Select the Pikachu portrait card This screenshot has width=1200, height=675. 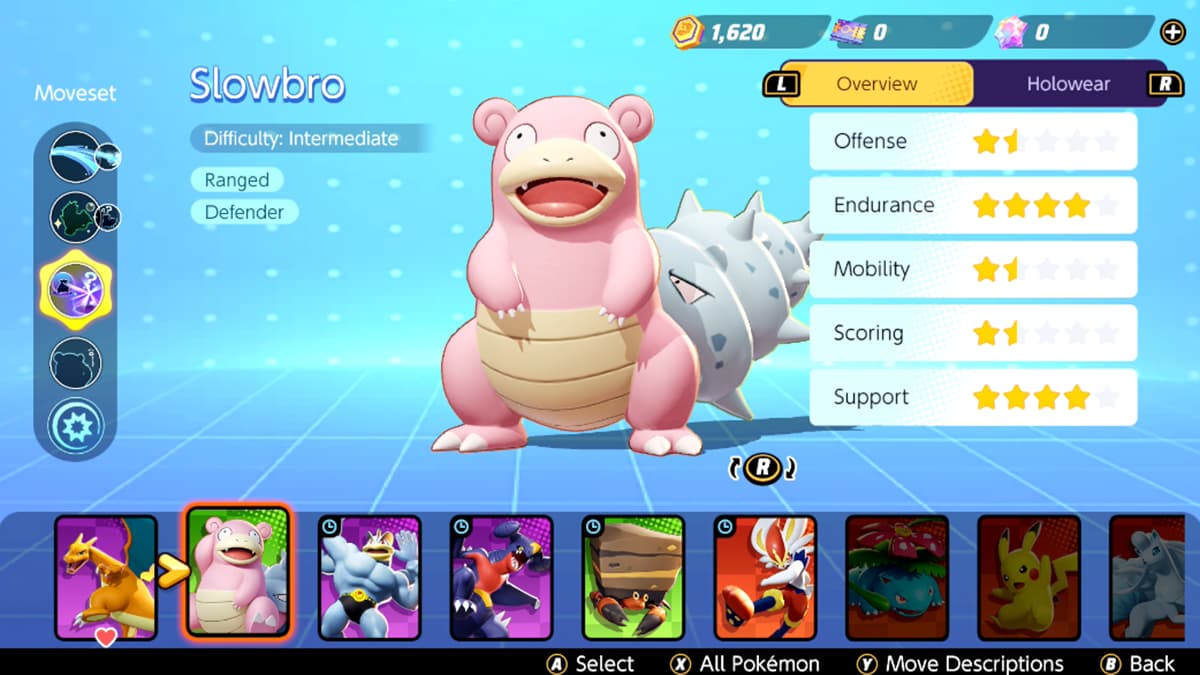(x=1028, y=577)
